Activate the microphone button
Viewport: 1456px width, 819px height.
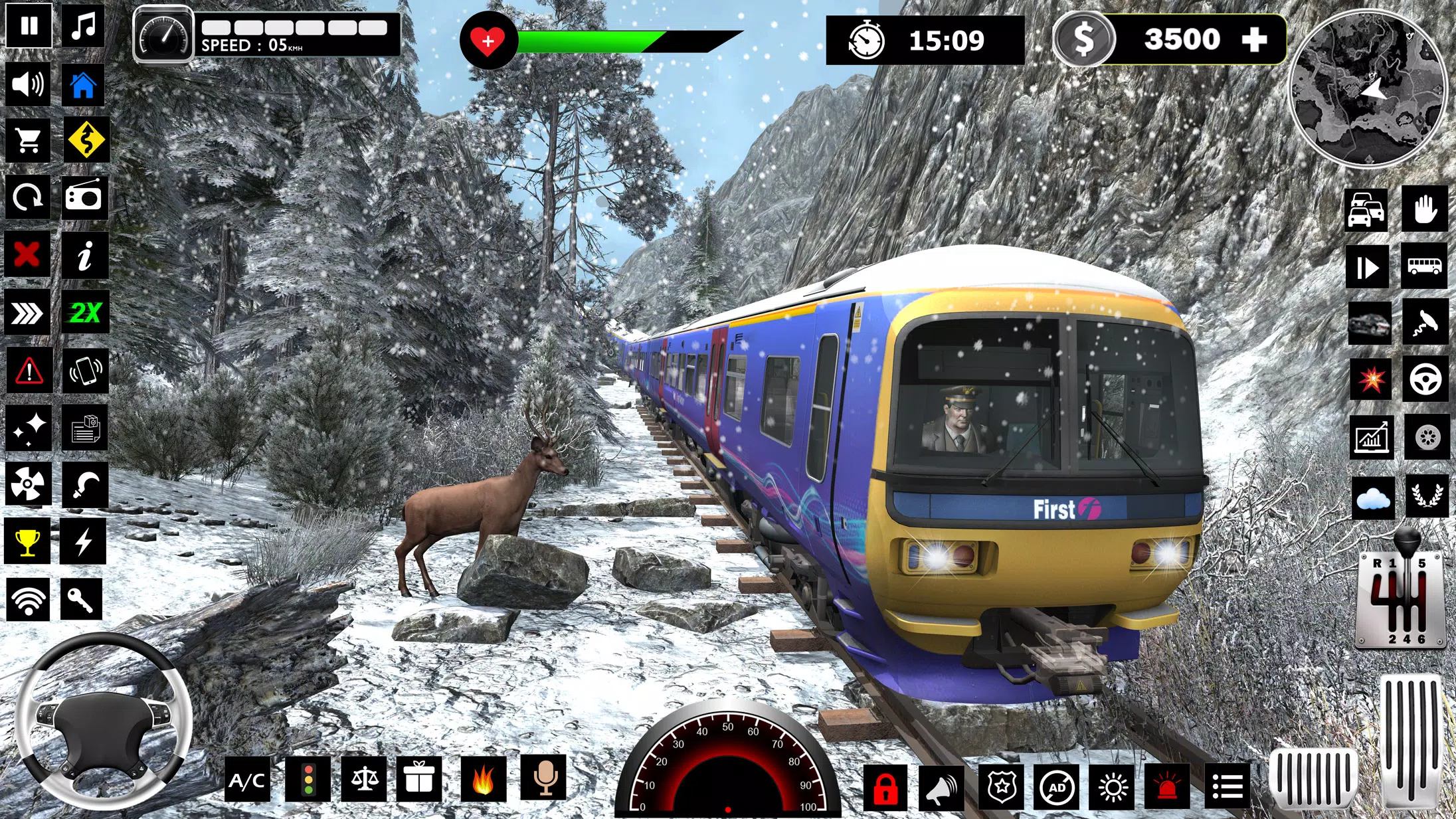tap(544, 778)
